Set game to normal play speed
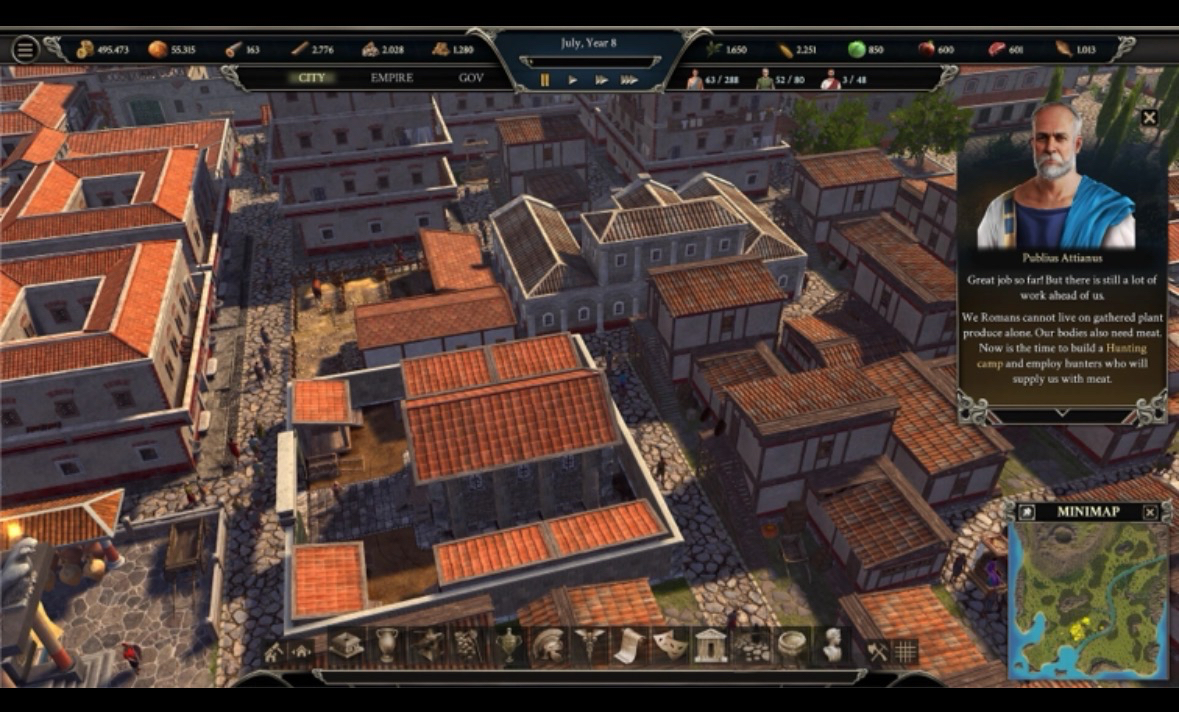 click(573, 80)
